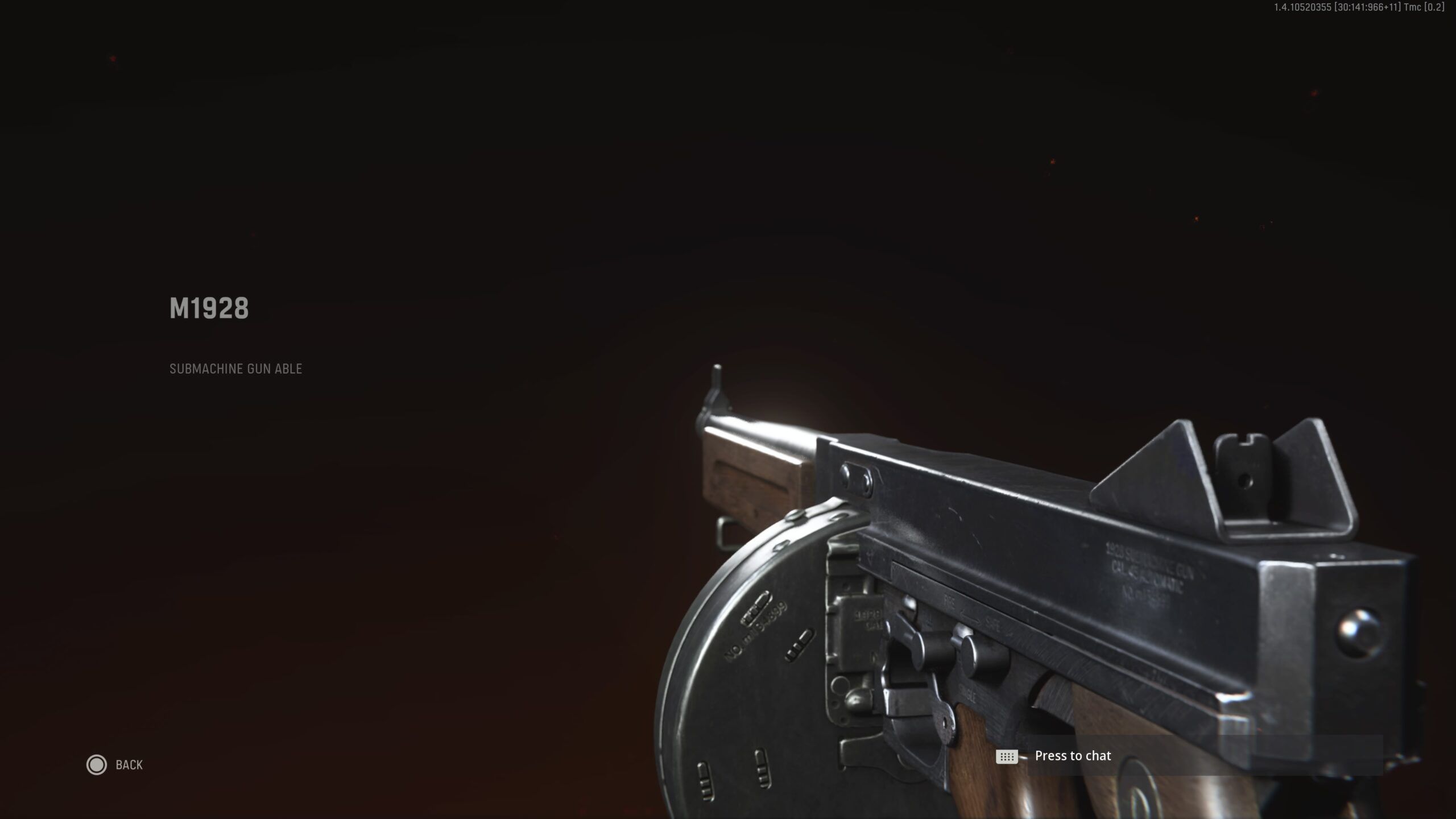The image size is (1456, 819).
Task: Click Press to chat
Action: 1072,756
